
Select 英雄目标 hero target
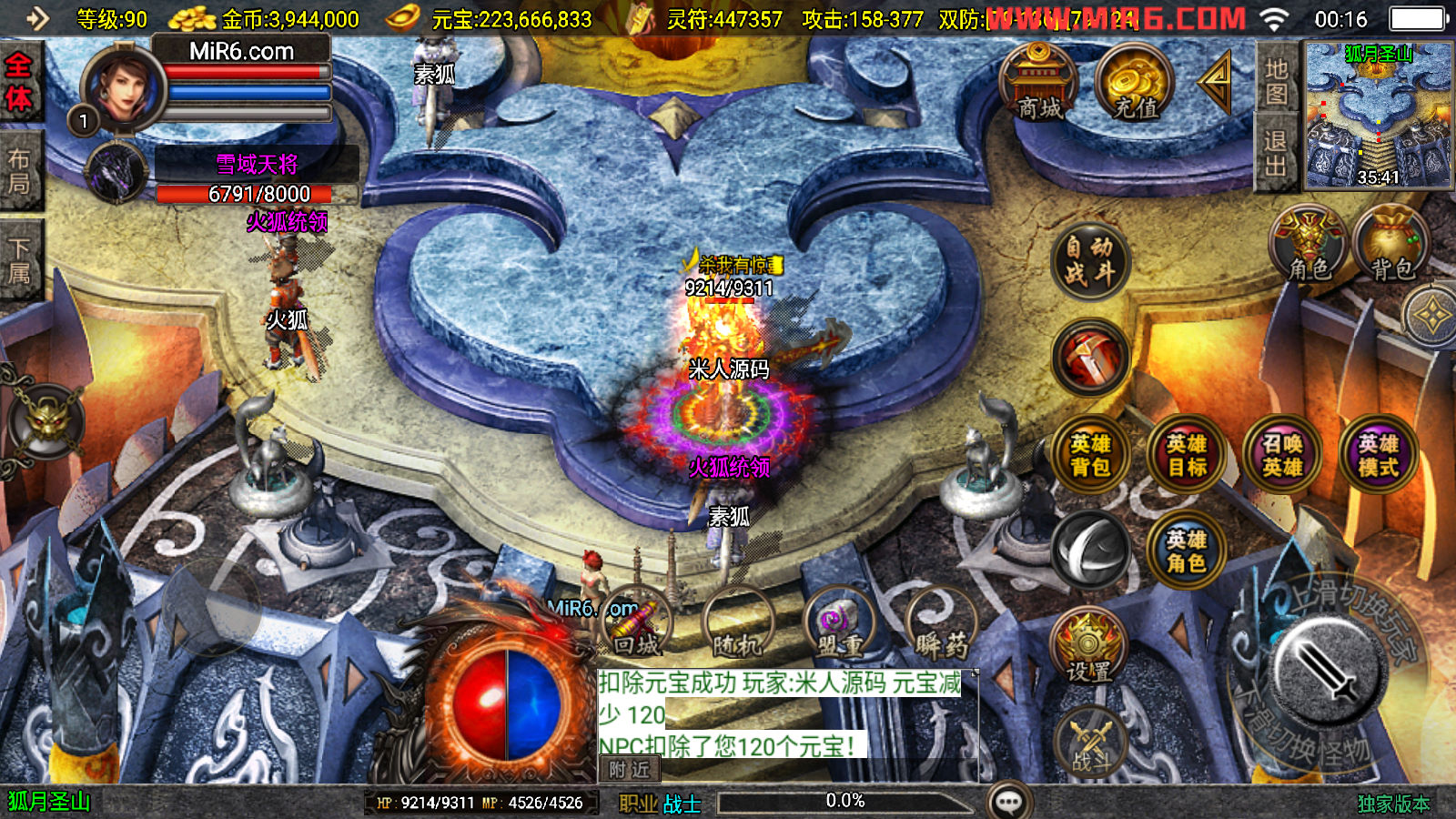point(1187,455)
